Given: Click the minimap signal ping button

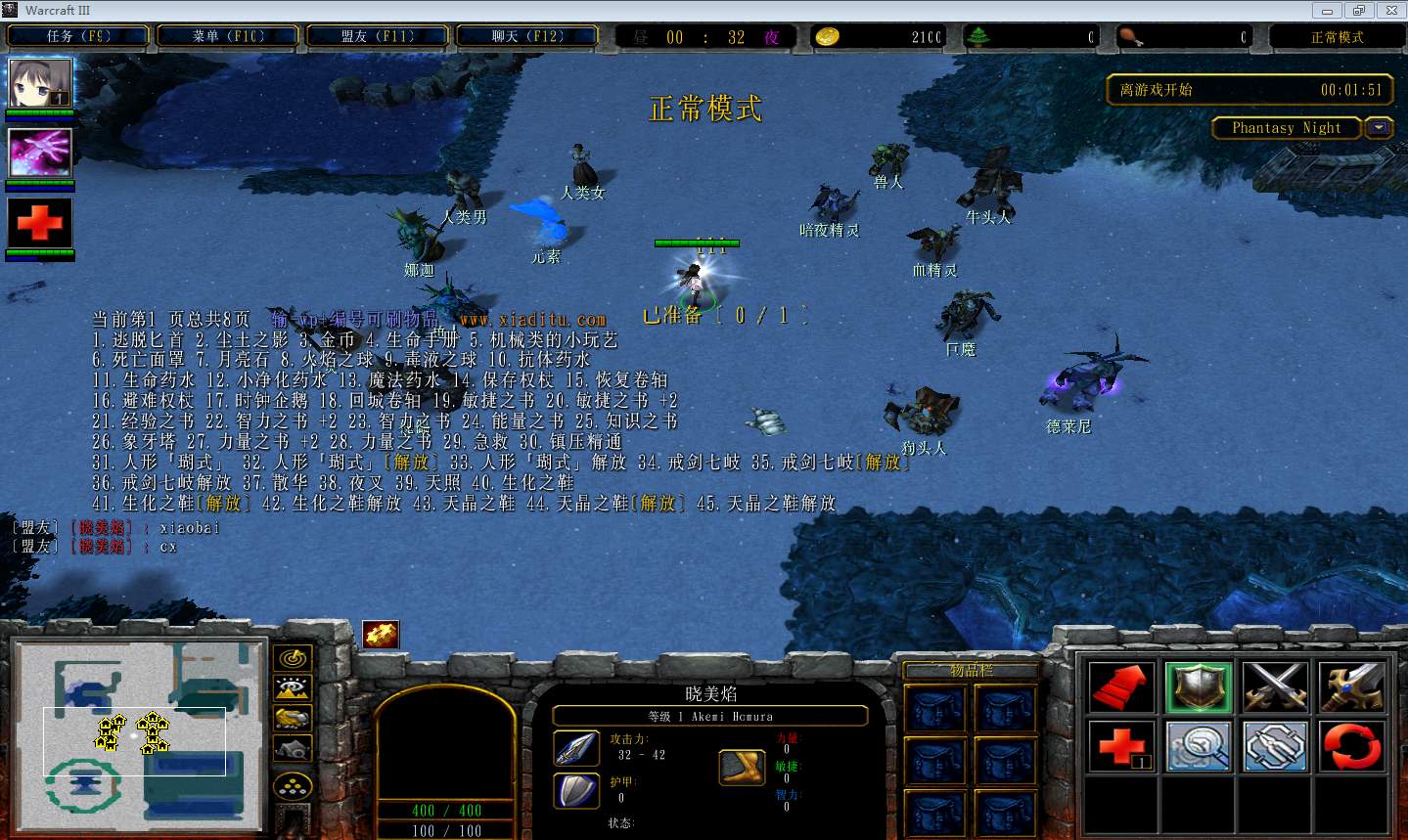Looking at the screenshot, I should [x=293, y=658].
